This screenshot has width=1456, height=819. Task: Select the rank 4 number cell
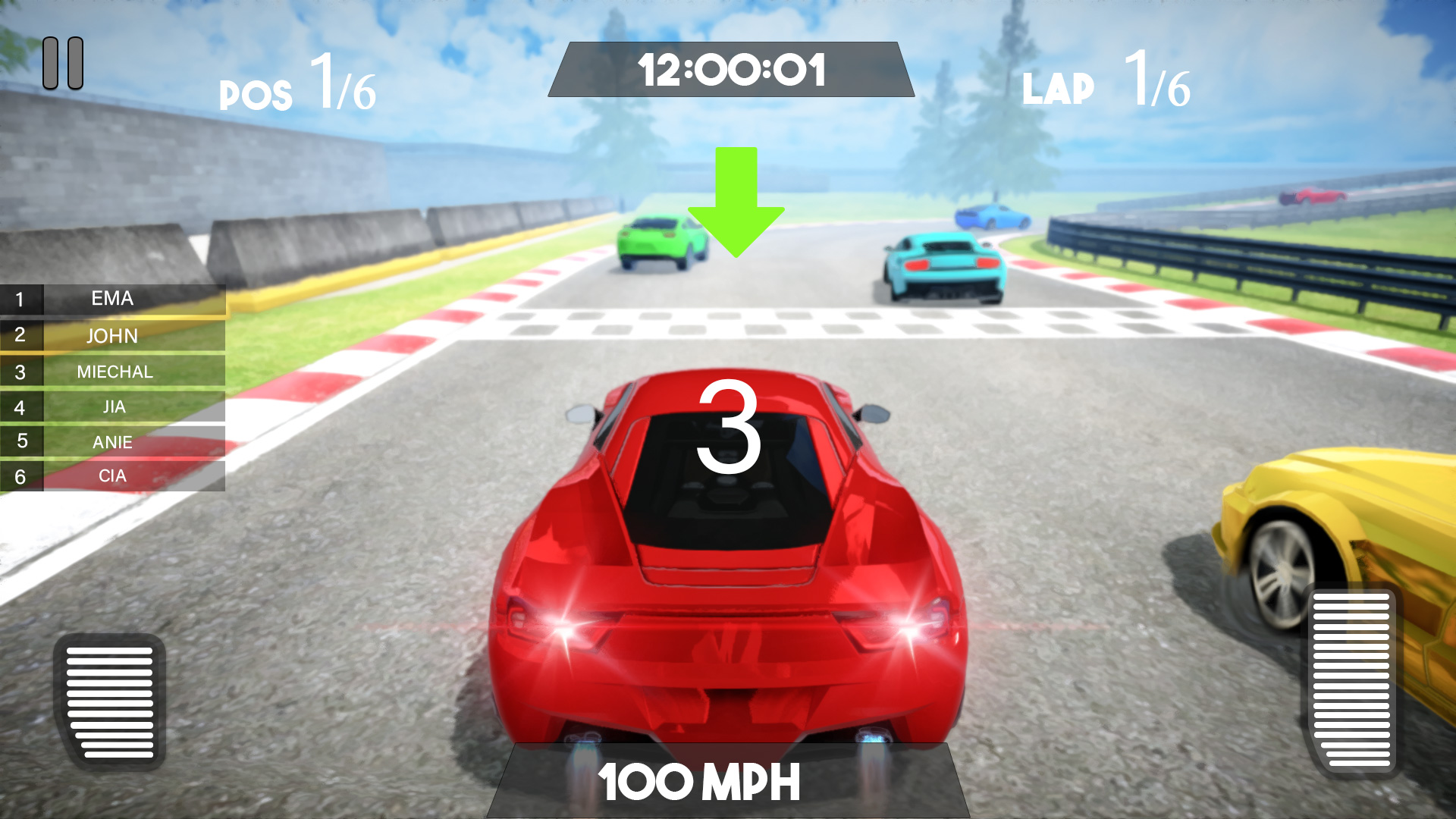coord(22,406)
